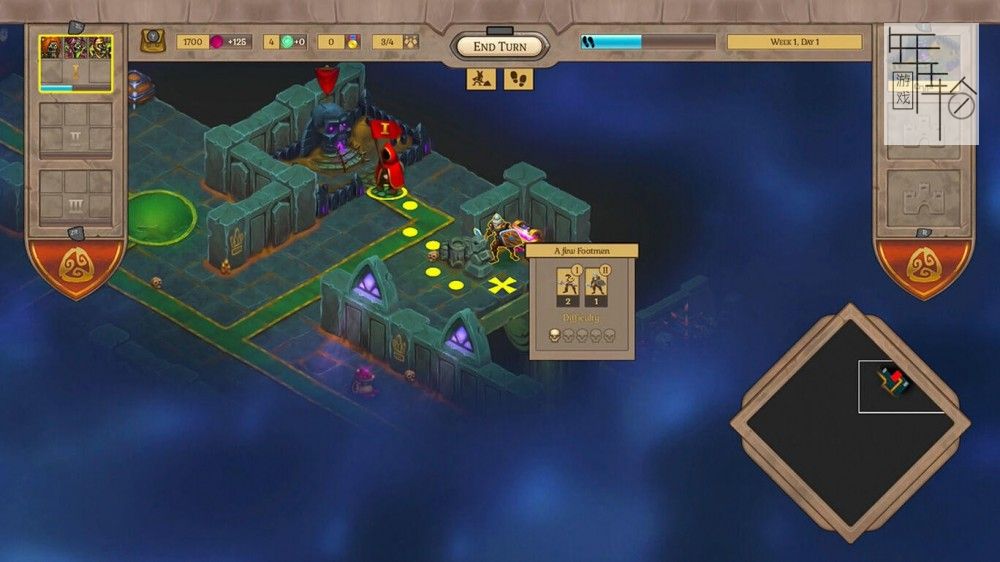Select the first hero army panel
1000x562 pixels.
coord(76,64)
